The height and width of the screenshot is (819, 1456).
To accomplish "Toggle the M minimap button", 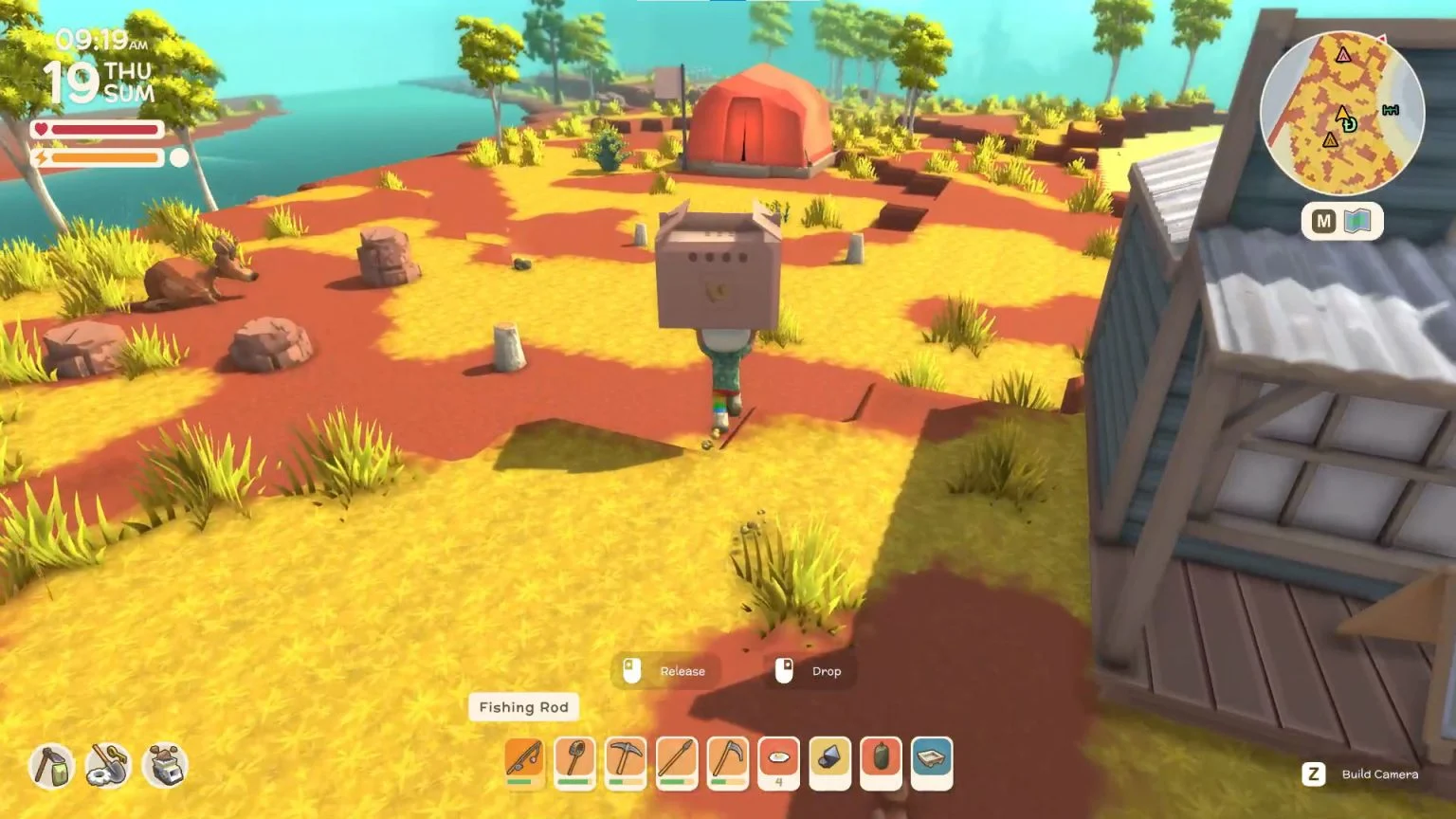I will point(1323,220).
